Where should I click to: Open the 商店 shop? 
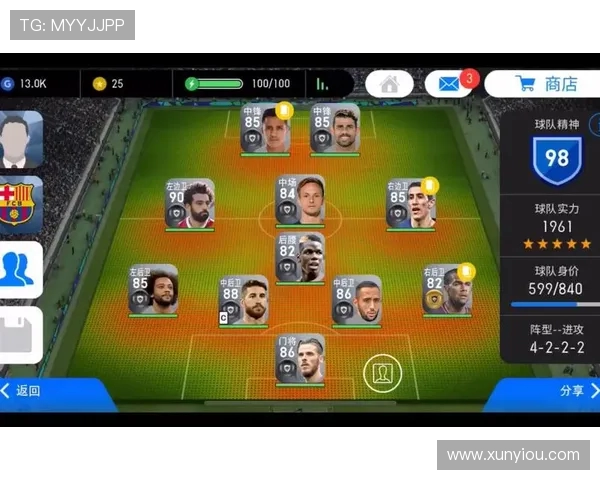click(545, 84)
